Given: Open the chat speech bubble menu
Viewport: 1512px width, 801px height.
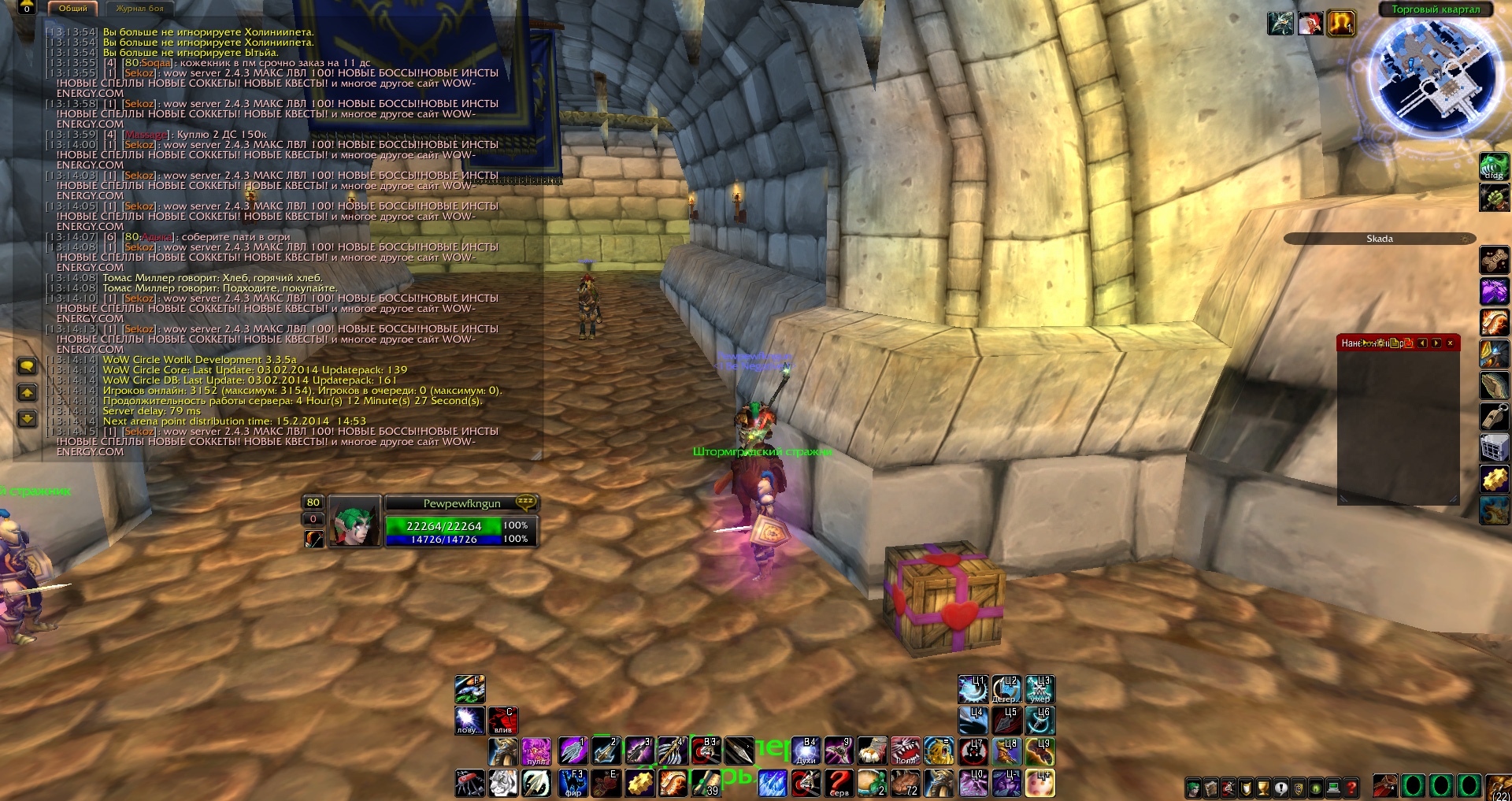Looking at the screenshot, I should point(27,366).
